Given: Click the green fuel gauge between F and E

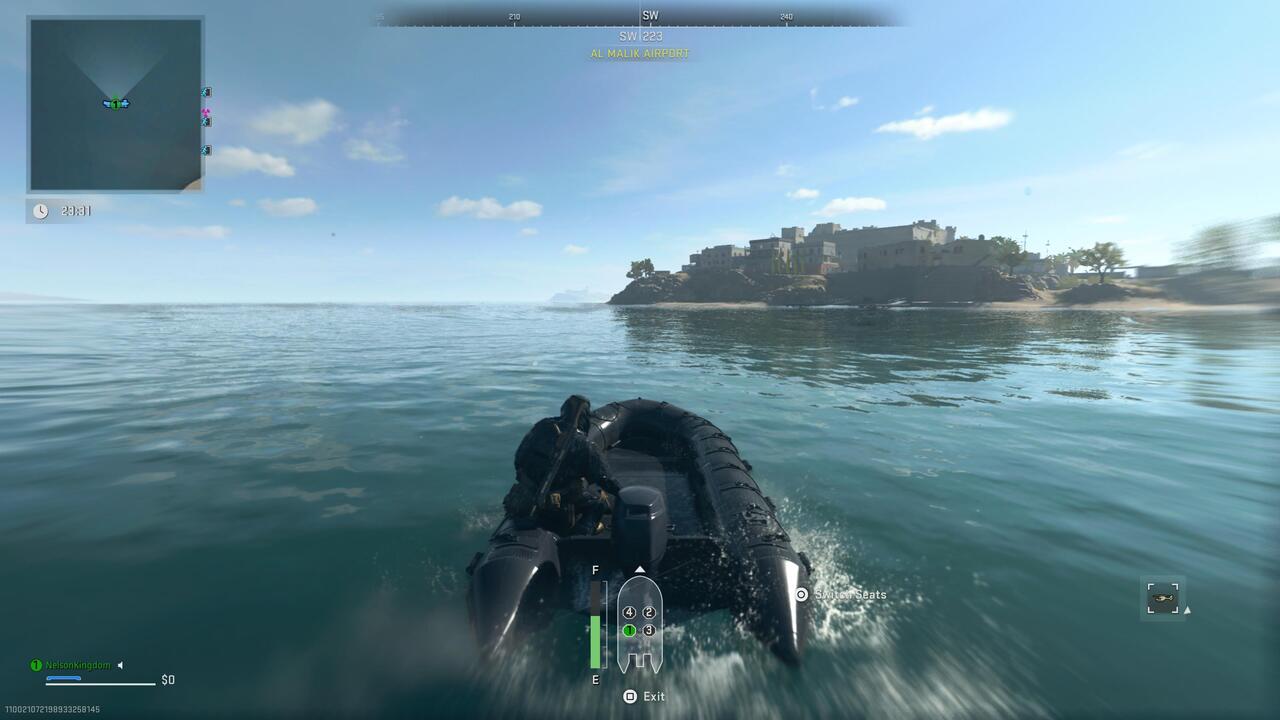Looking at the screenshot, I should 596,640.
